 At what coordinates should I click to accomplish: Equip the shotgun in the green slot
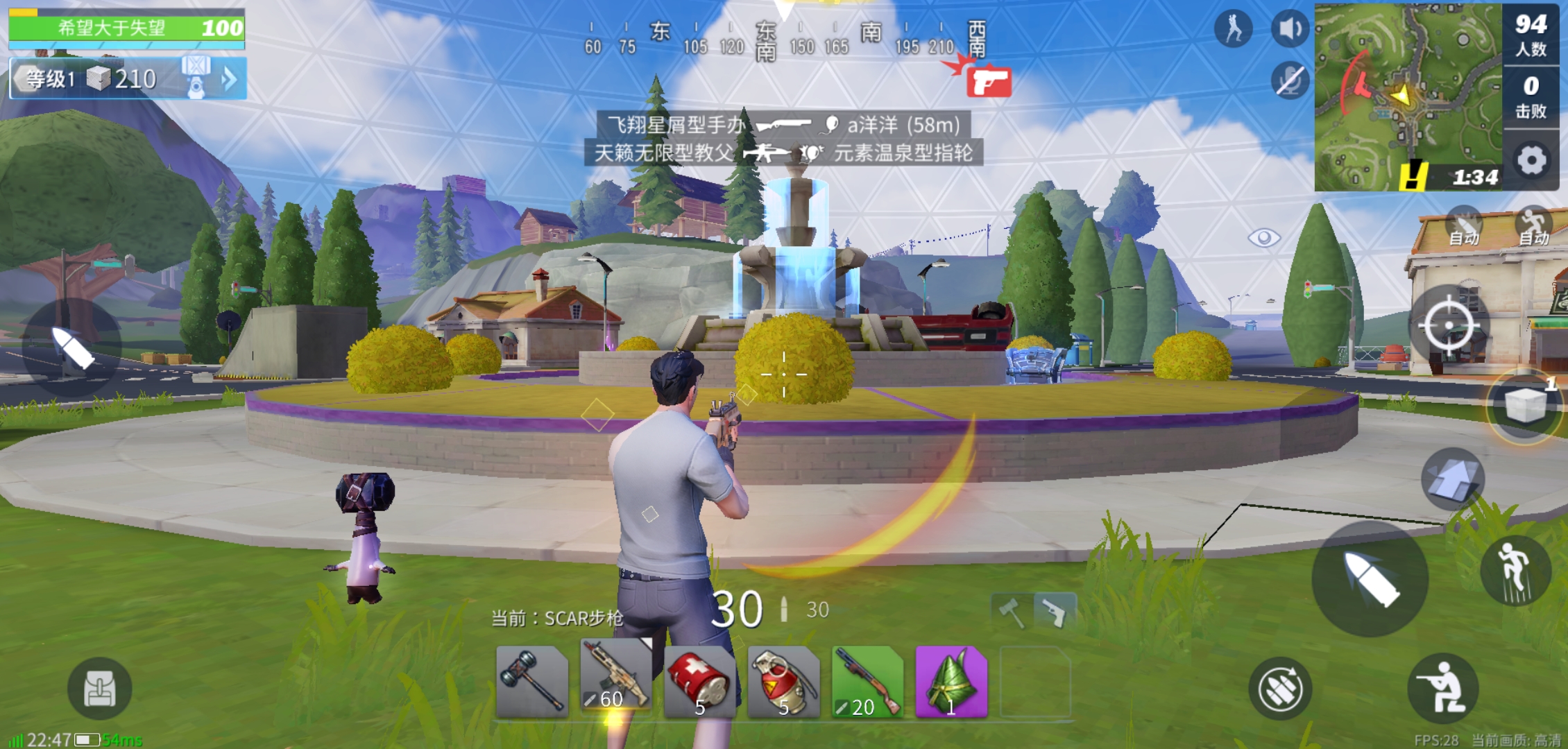[x=868, y=683]
